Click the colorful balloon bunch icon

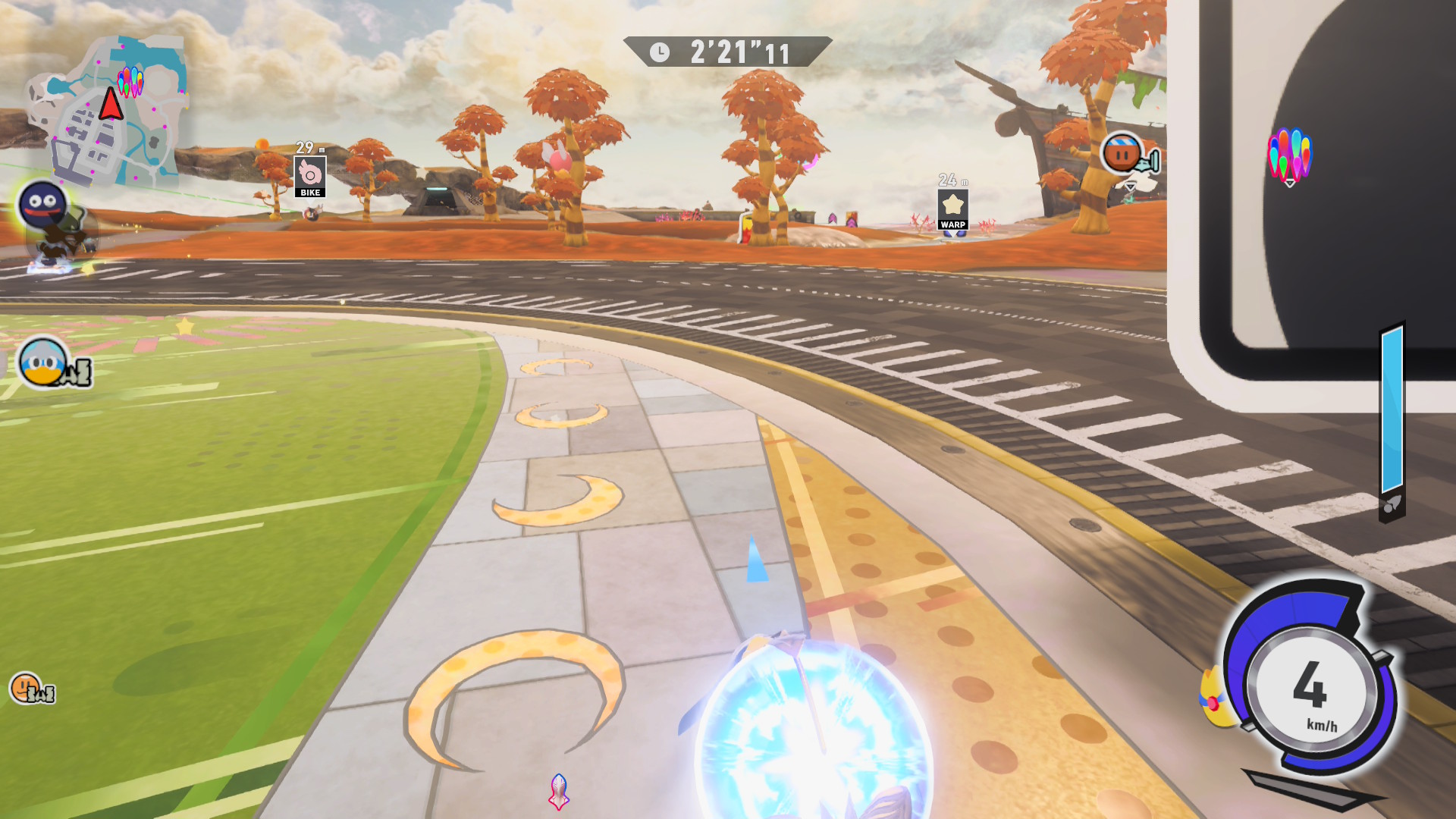pyautogui.click(x=1289, y=156)
